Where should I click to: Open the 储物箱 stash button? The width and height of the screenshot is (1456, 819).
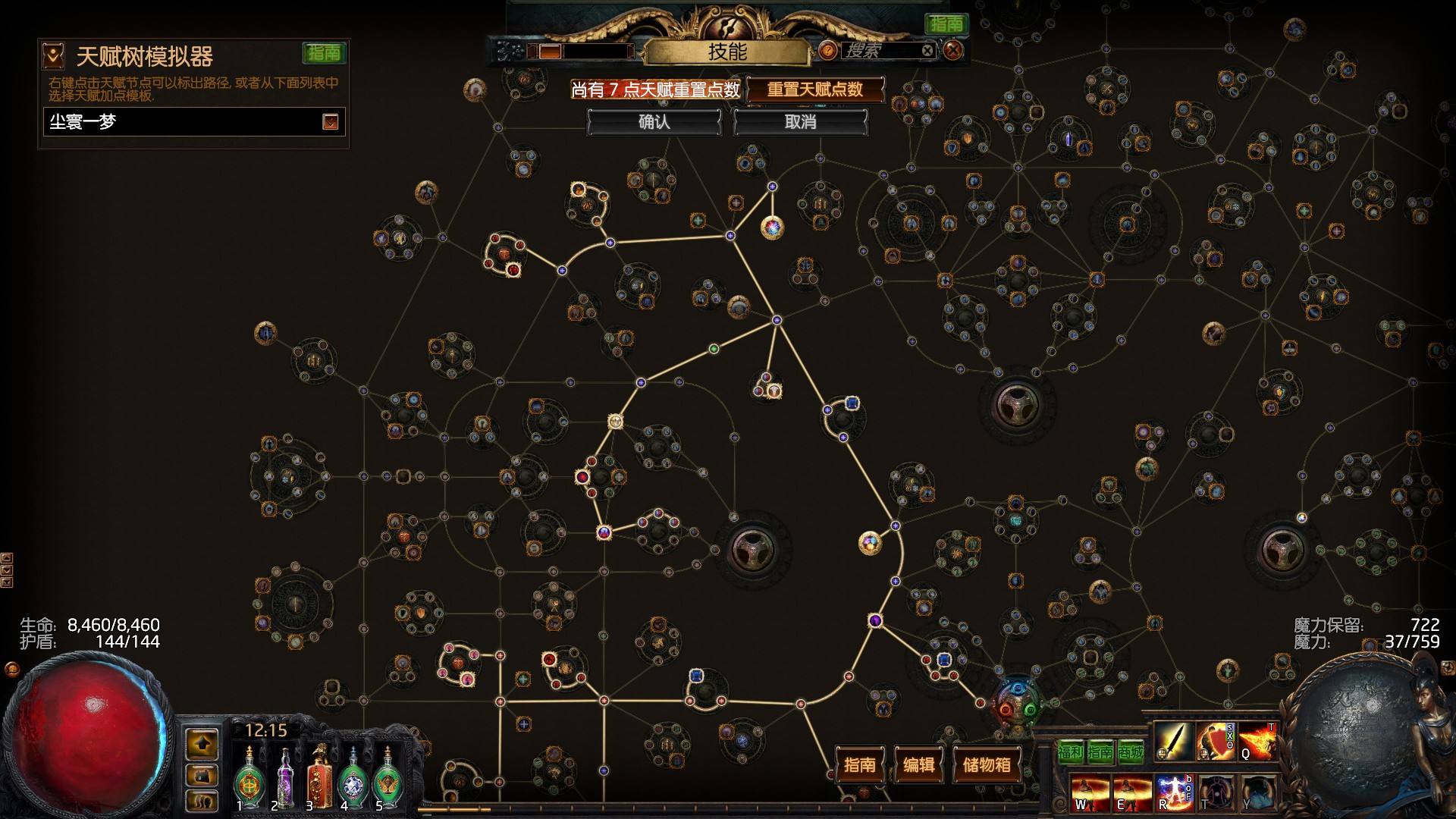click(986, 764)
